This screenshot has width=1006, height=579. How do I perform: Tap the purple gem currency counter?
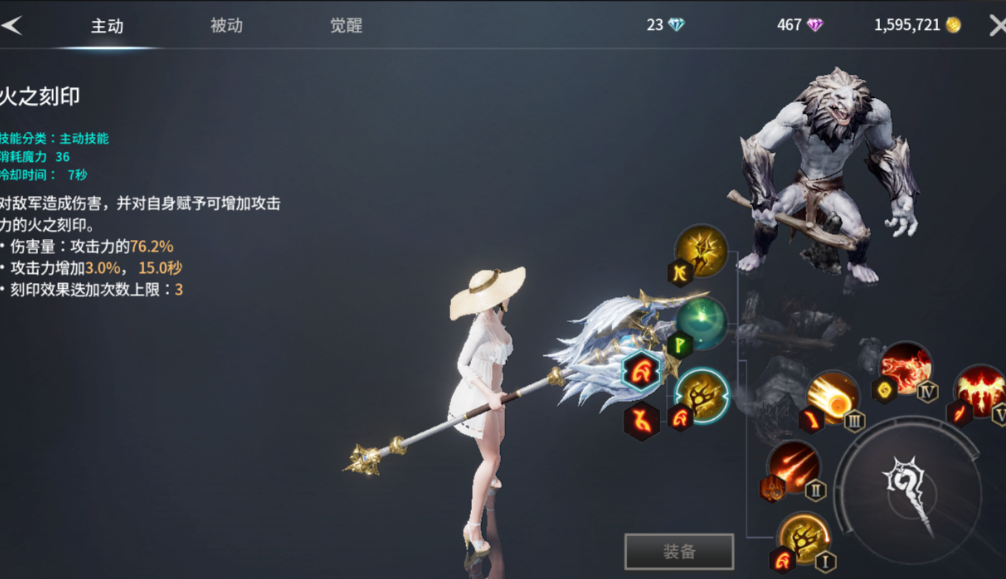[x=800, y=25]
